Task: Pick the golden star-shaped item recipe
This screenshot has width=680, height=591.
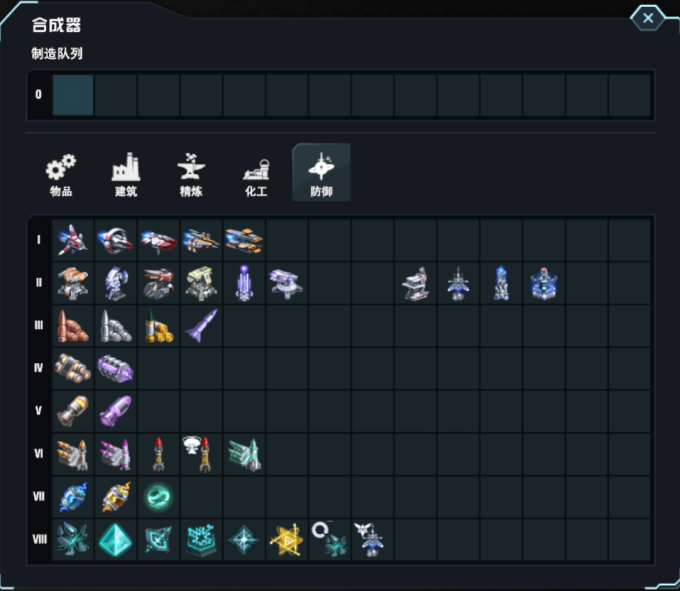Action: [x=286, y=540]
